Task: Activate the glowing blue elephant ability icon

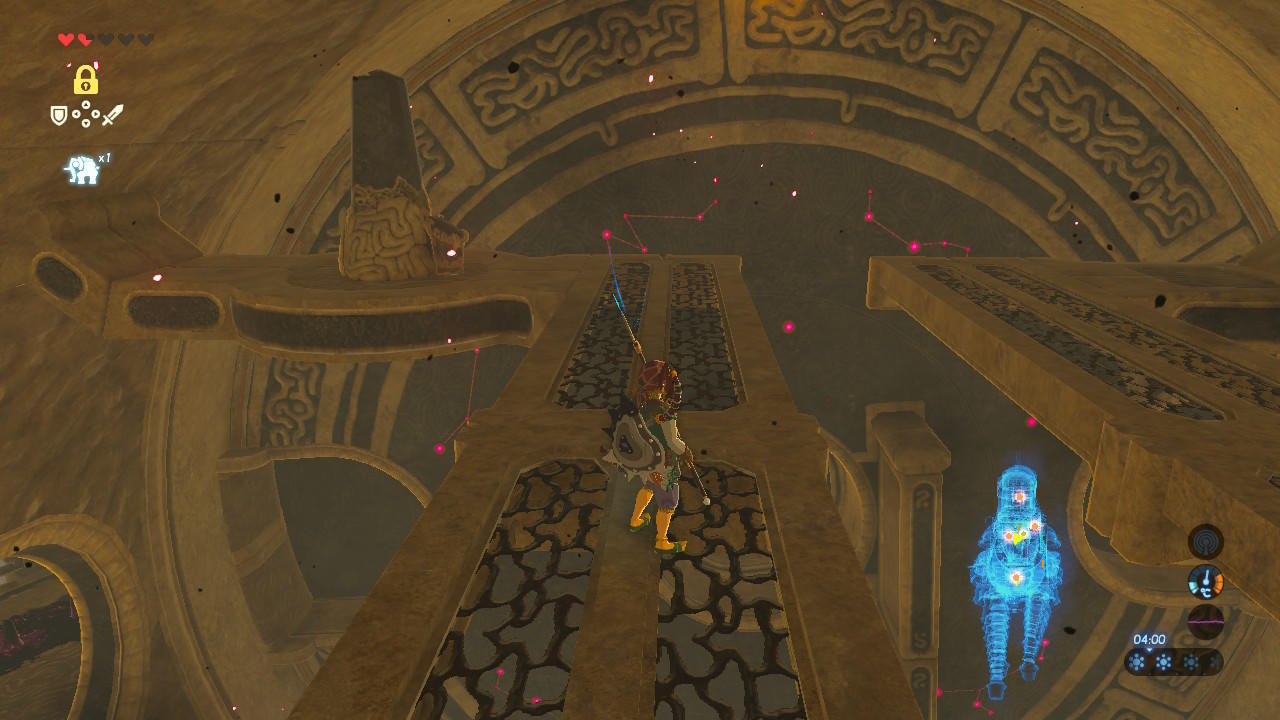Action: tap(82, 170)
